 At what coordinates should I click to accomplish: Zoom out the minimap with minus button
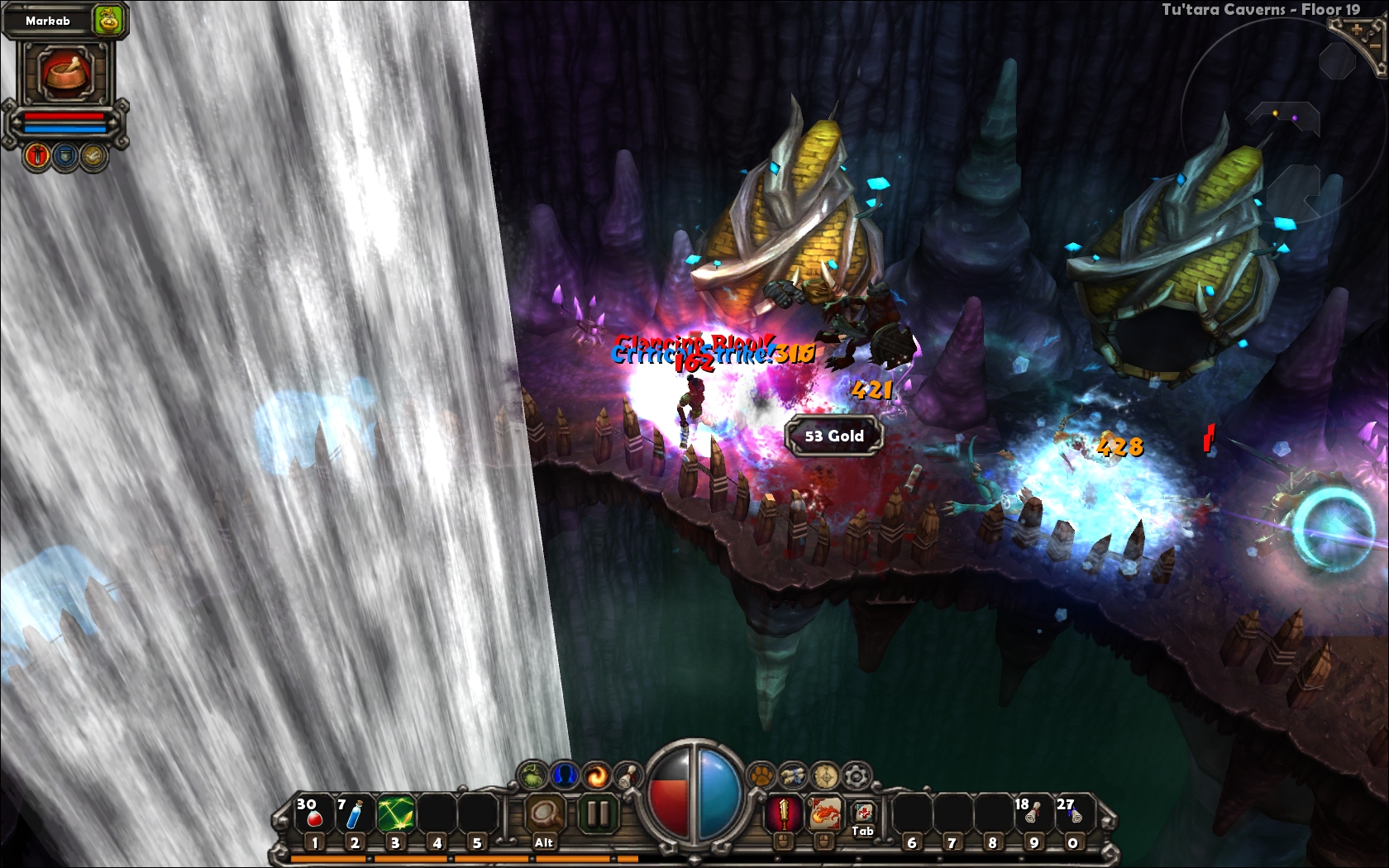click(1376, 48)
